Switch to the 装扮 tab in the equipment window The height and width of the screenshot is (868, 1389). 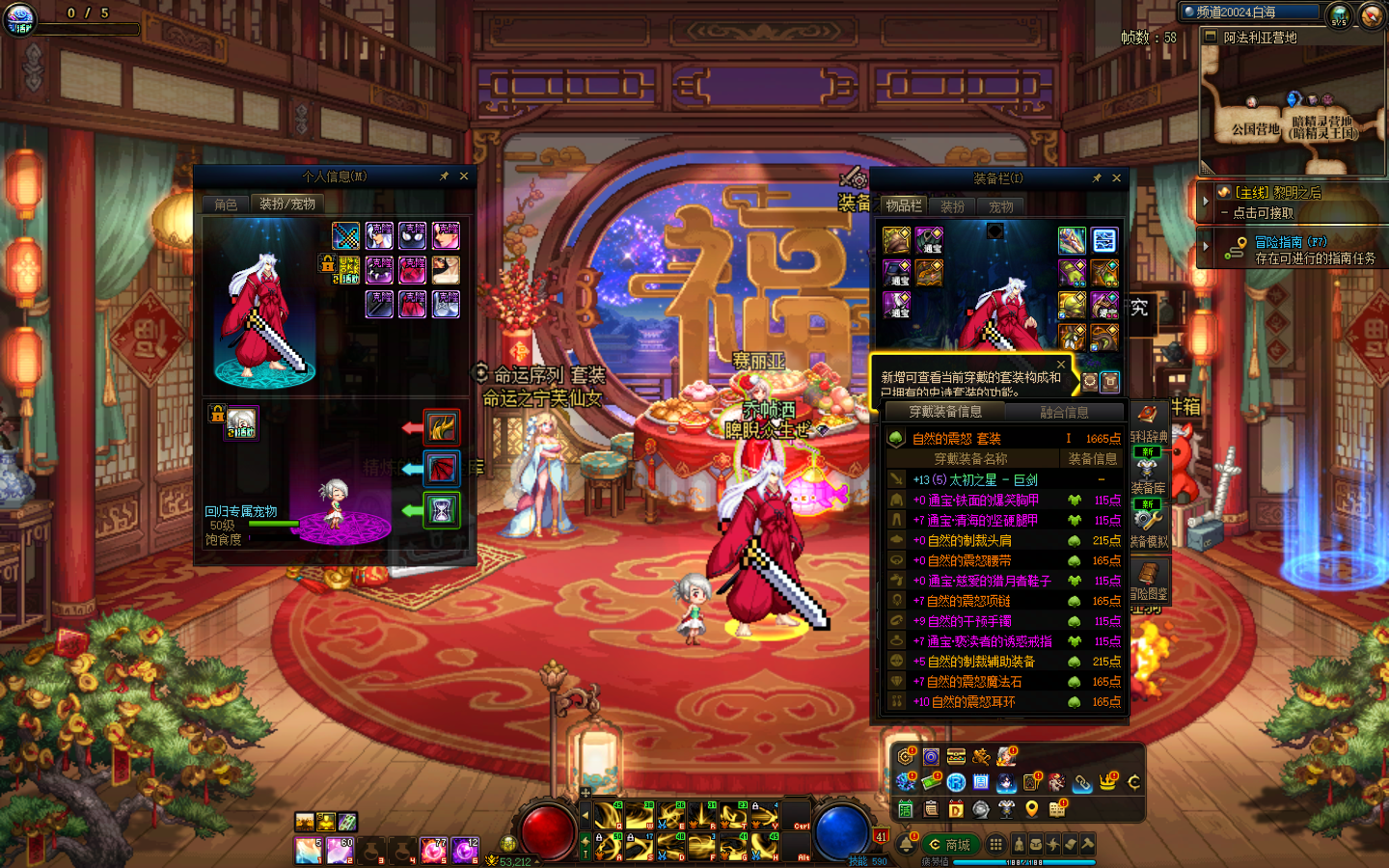click(x=952, y=206)
